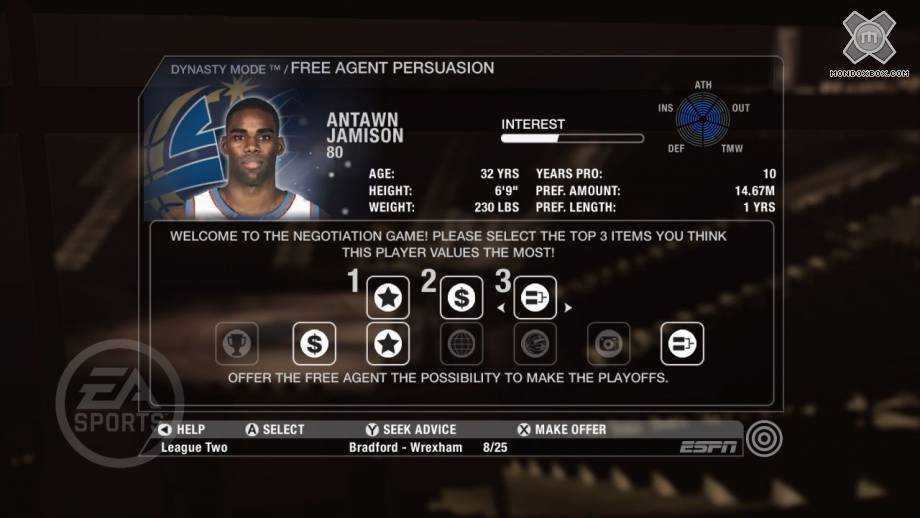The image size is (920, 518).
Task: Choose the dimmed trophy option
Action: point(239,344)
